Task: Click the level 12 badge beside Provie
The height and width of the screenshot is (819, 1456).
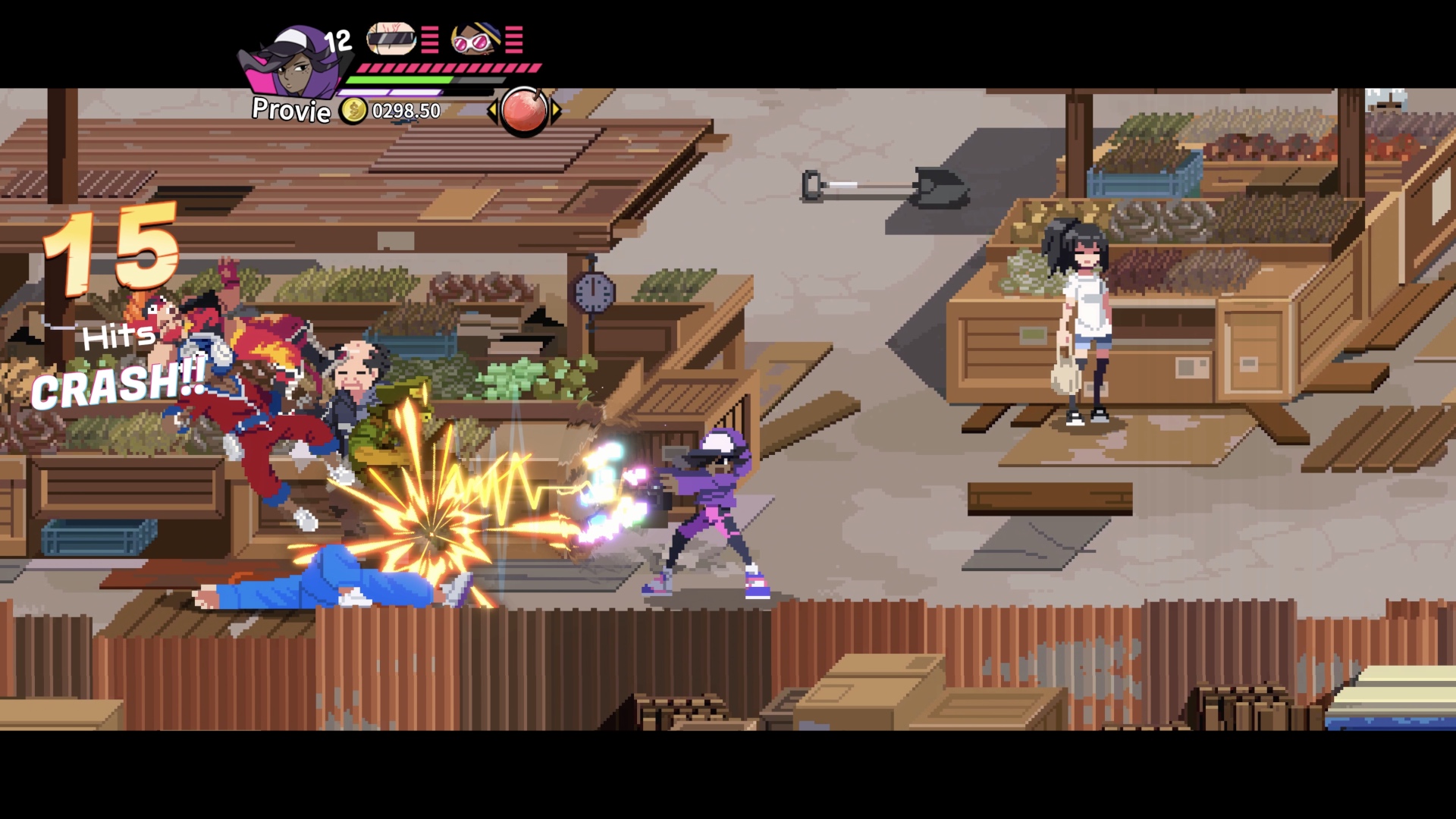Action: coord(339,42)
